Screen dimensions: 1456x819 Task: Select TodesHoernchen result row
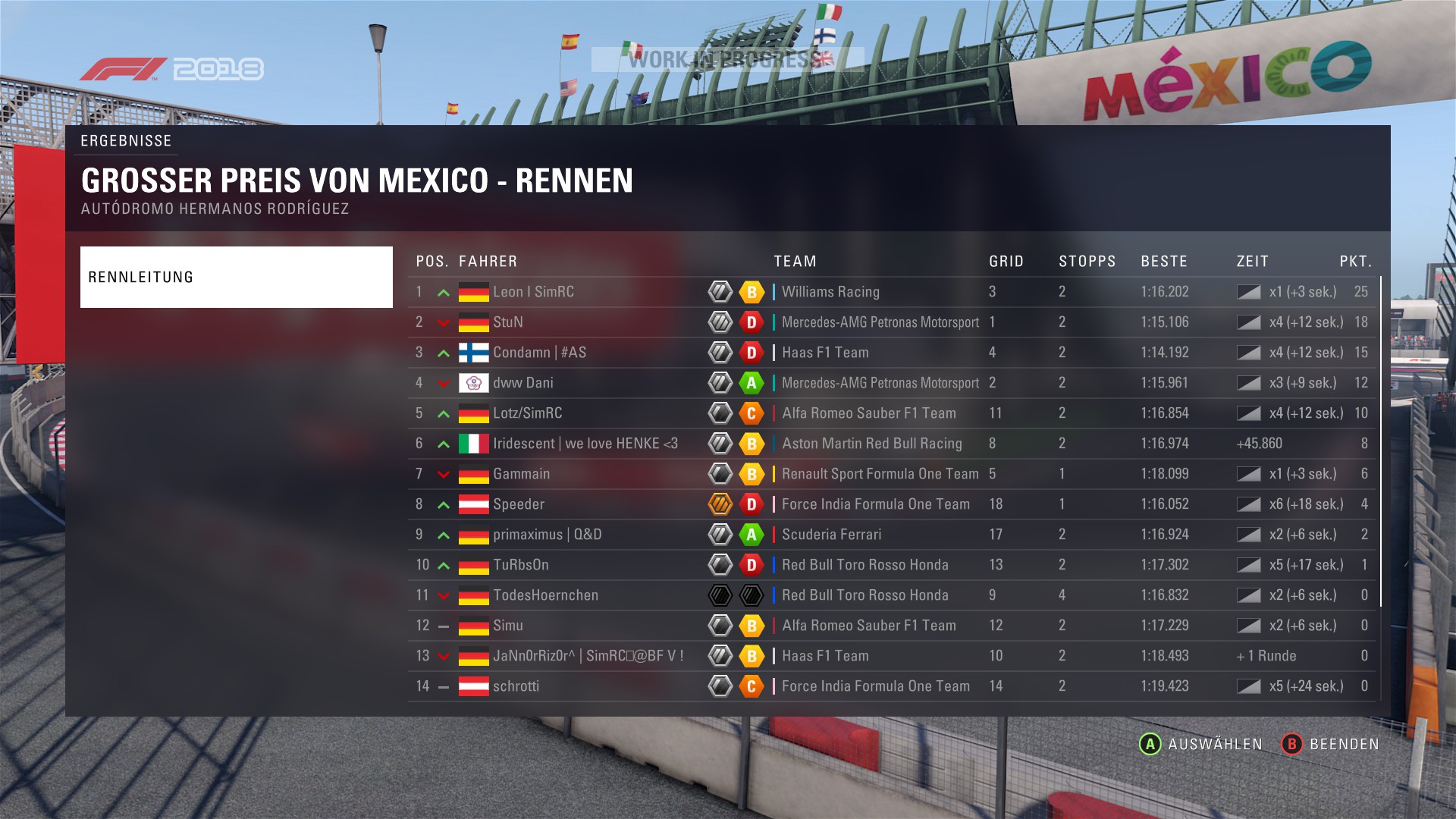tap(545, 595)
